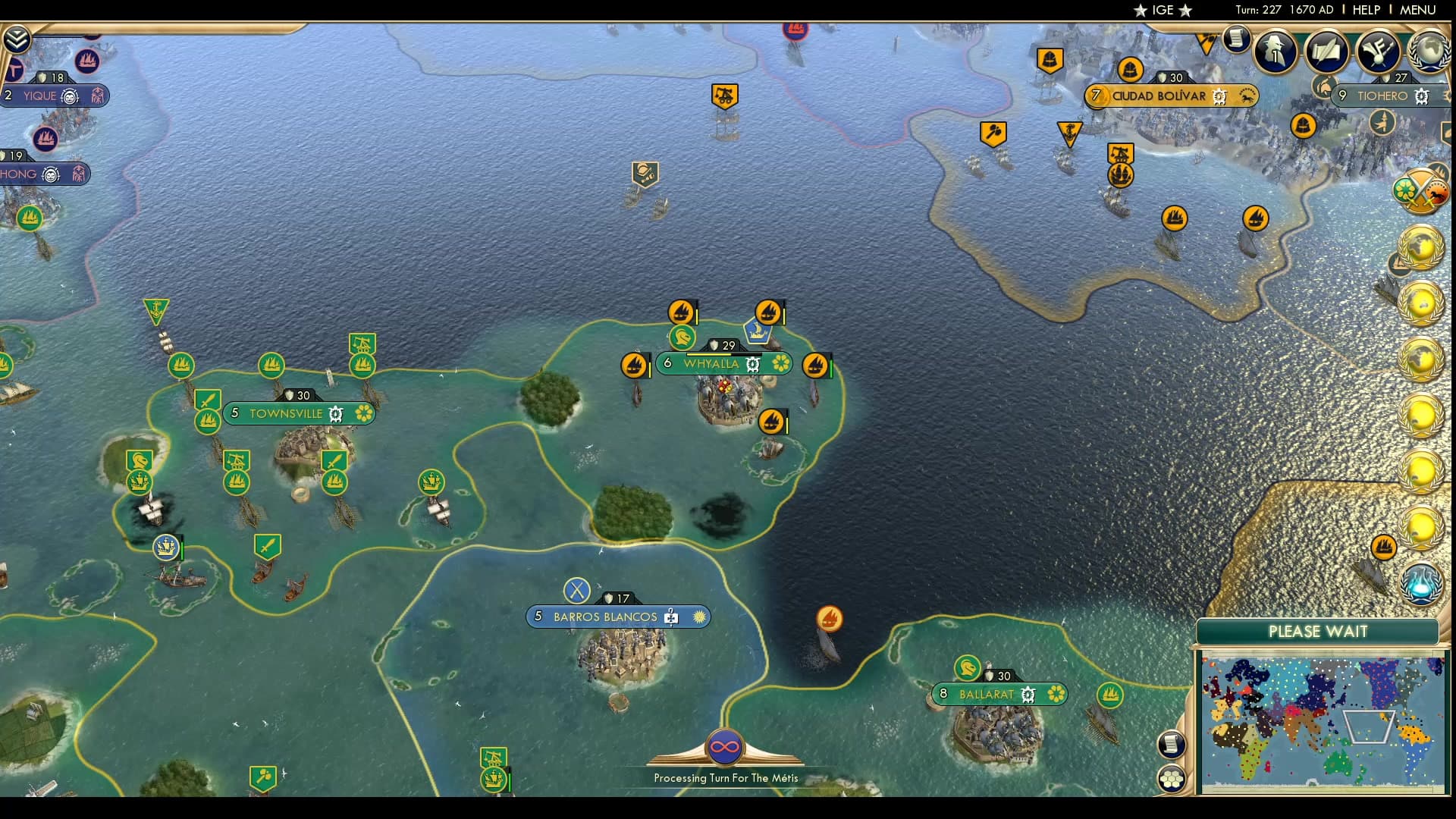The image size is (1456, 819).
Task: Click the infinity symbol above the Métis banner
Action: [725, 747]
